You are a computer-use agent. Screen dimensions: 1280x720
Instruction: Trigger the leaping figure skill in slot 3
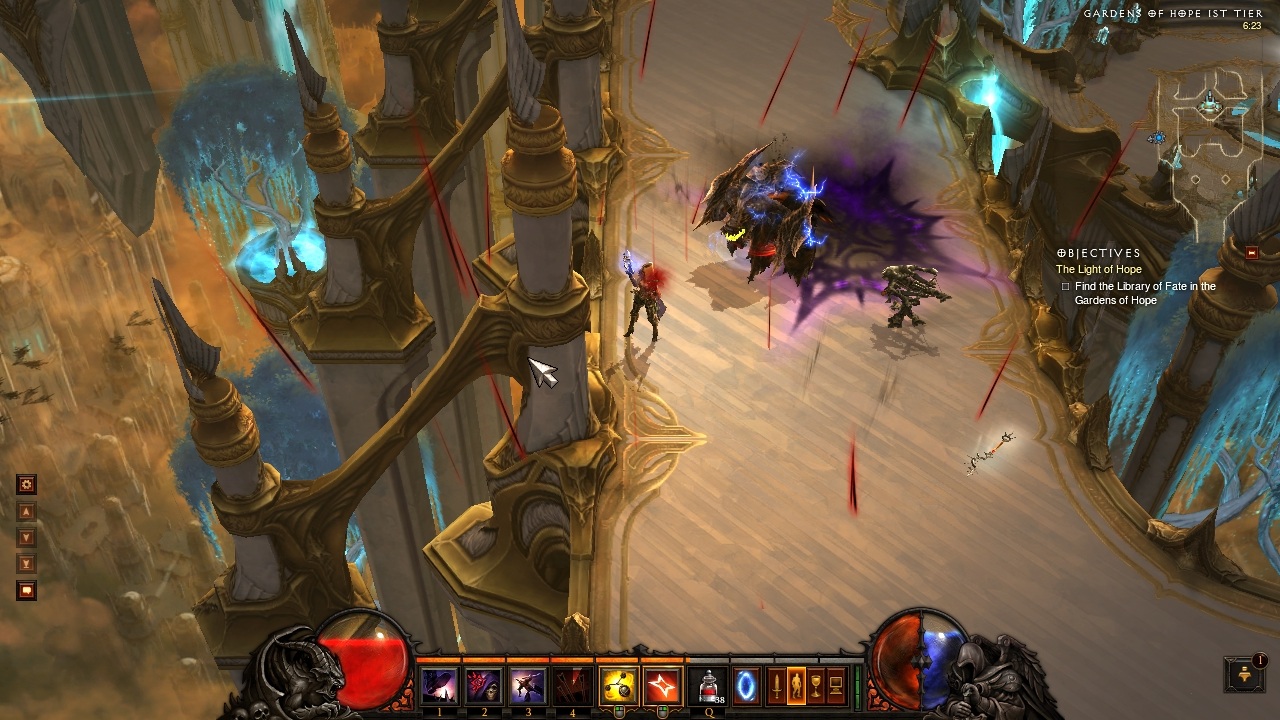528,686
